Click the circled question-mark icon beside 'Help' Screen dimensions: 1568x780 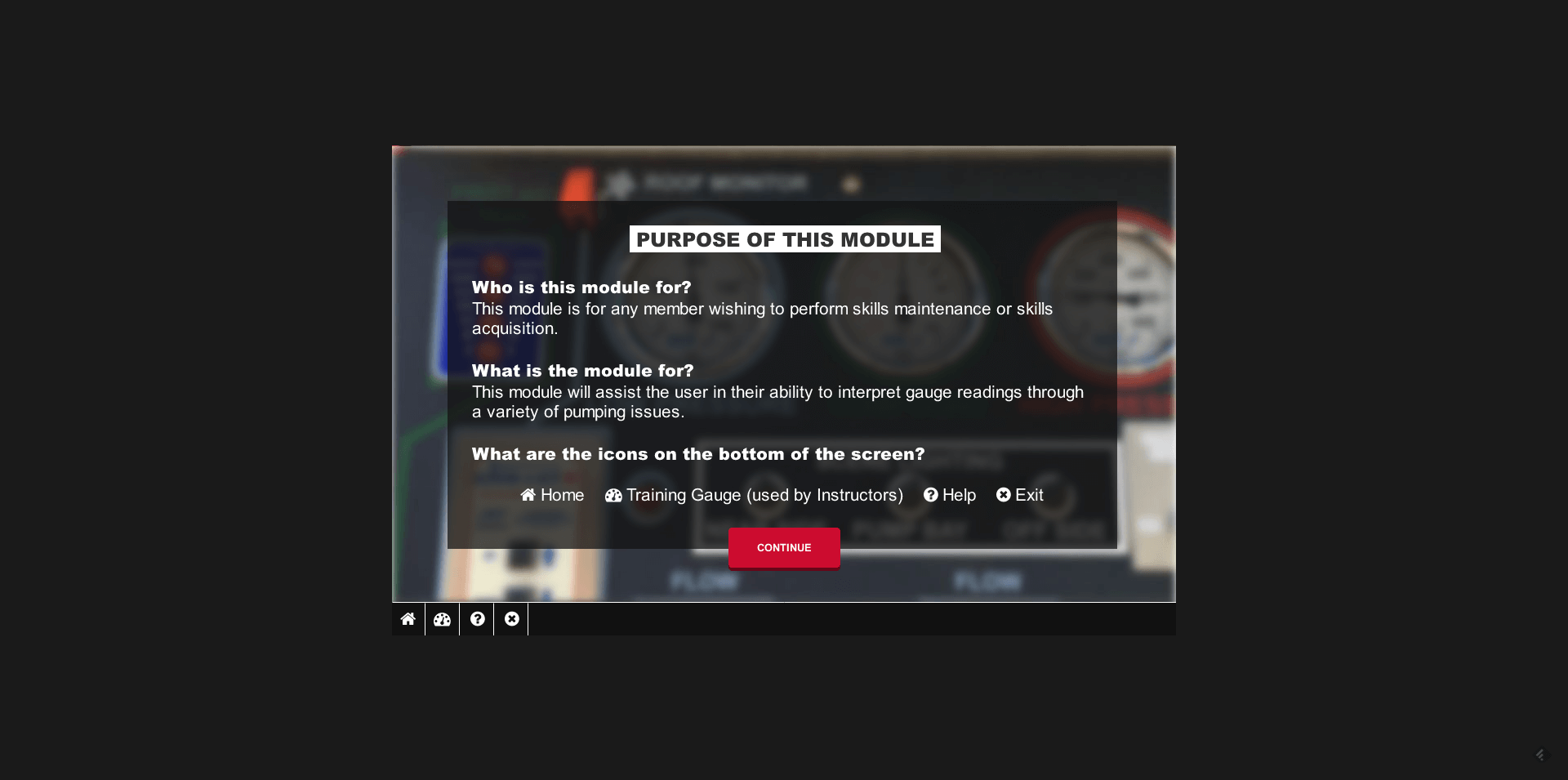tap(929, 495)
